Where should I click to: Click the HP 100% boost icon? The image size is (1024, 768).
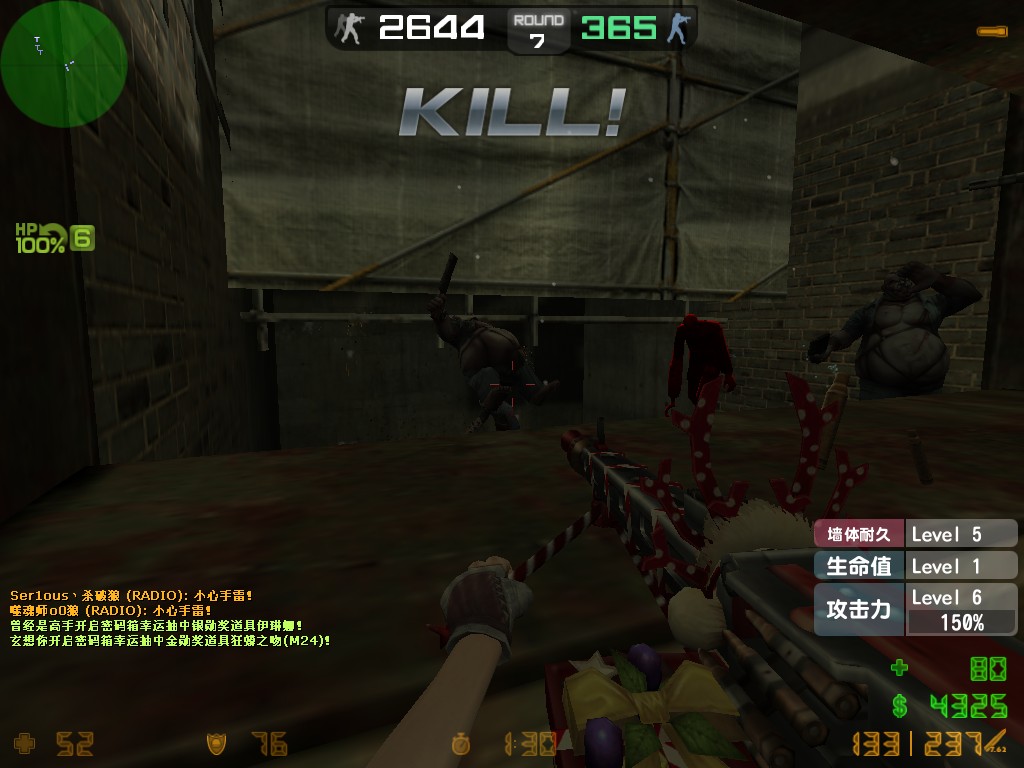pos(42,238)
